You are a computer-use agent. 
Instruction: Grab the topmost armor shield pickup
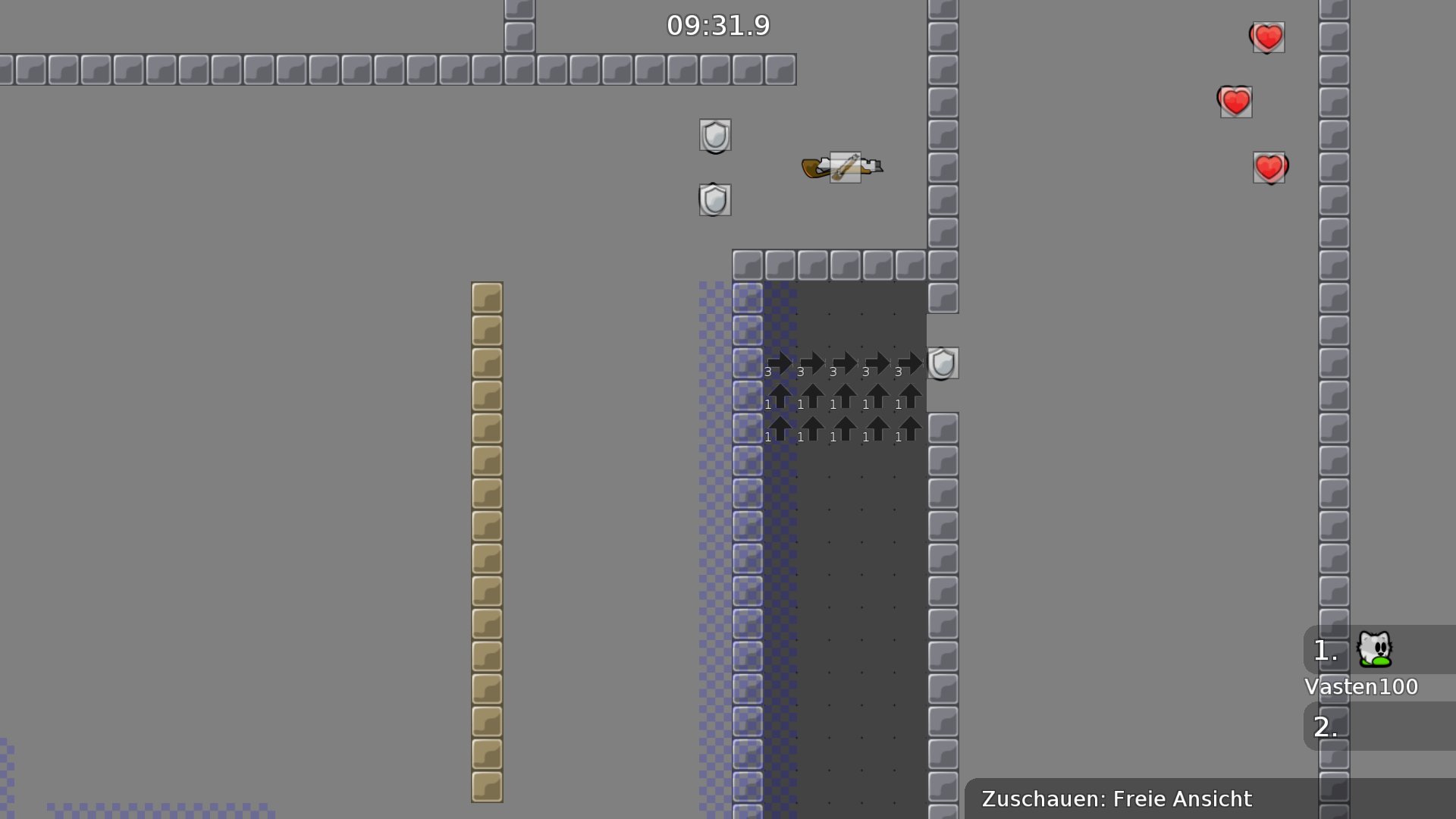[714, 136]
